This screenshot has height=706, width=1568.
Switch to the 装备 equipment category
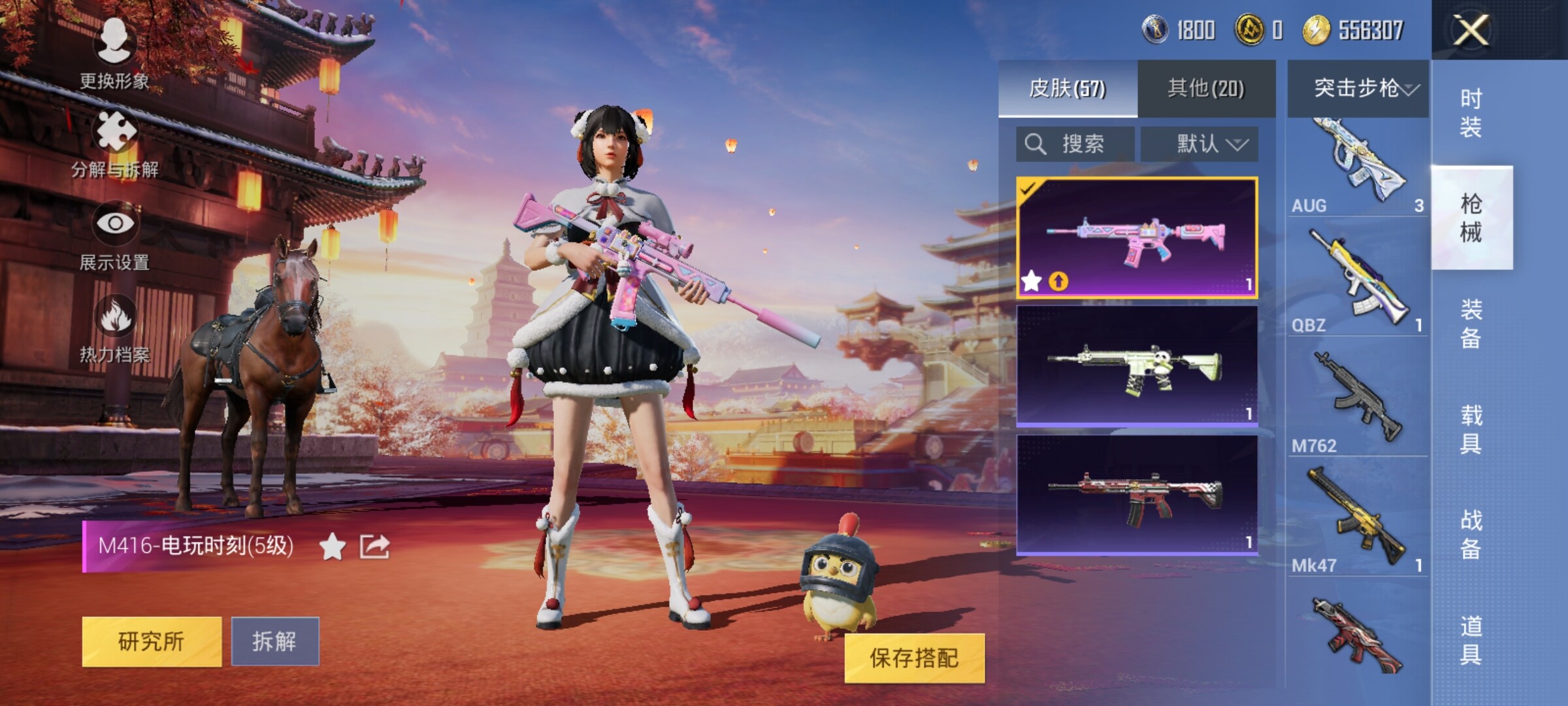[1471, 324]
